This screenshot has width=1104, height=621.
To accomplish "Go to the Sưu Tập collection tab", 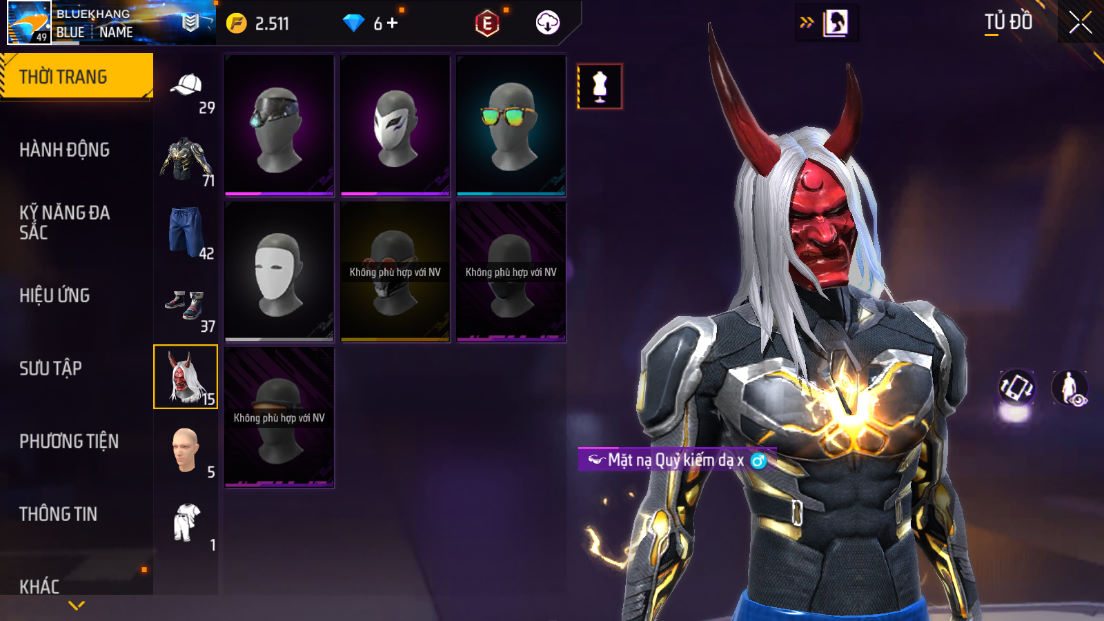I will coord(51,368).
